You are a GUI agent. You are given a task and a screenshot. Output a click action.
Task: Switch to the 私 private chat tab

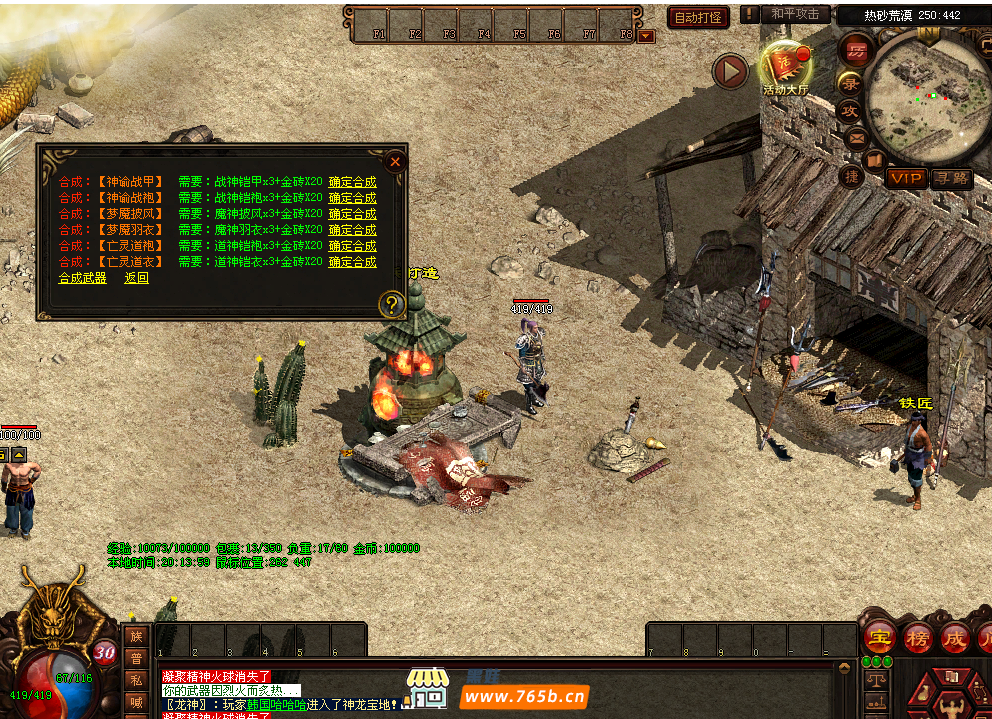136,680
